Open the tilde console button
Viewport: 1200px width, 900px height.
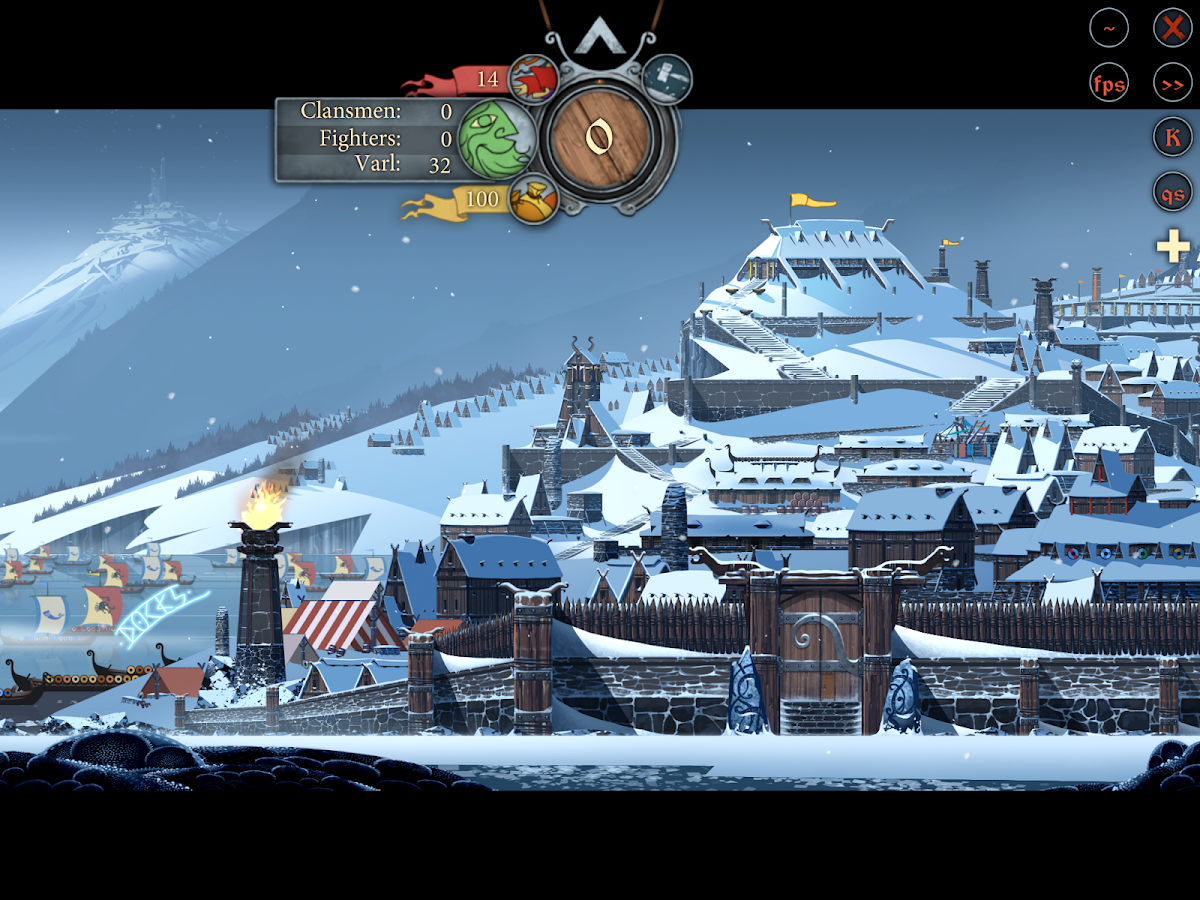1109,28
